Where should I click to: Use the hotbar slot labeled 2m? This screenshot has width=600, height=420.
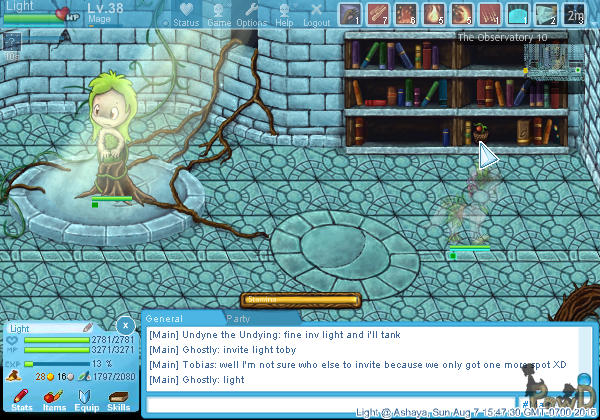[x=574, y=13]
